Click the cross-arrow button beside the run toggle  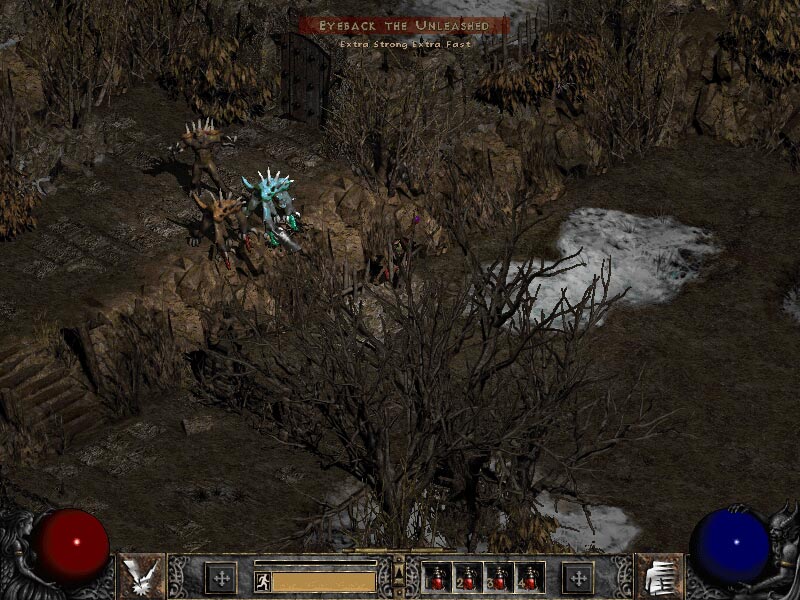tap(221, 578)
